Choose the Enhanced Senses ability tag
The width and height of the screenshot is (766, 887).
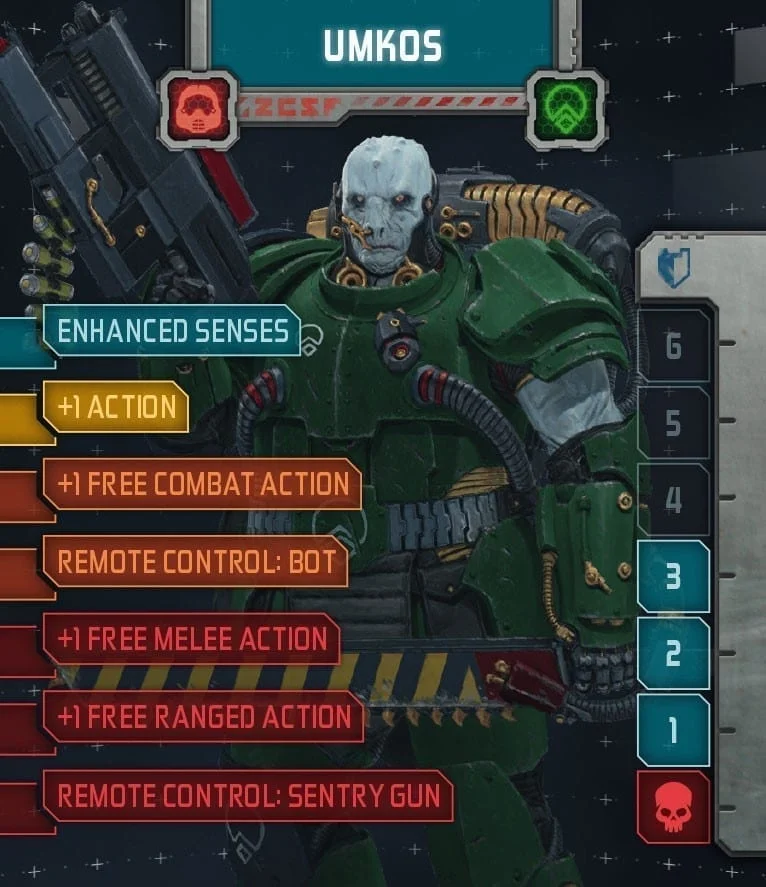[172, 331]
